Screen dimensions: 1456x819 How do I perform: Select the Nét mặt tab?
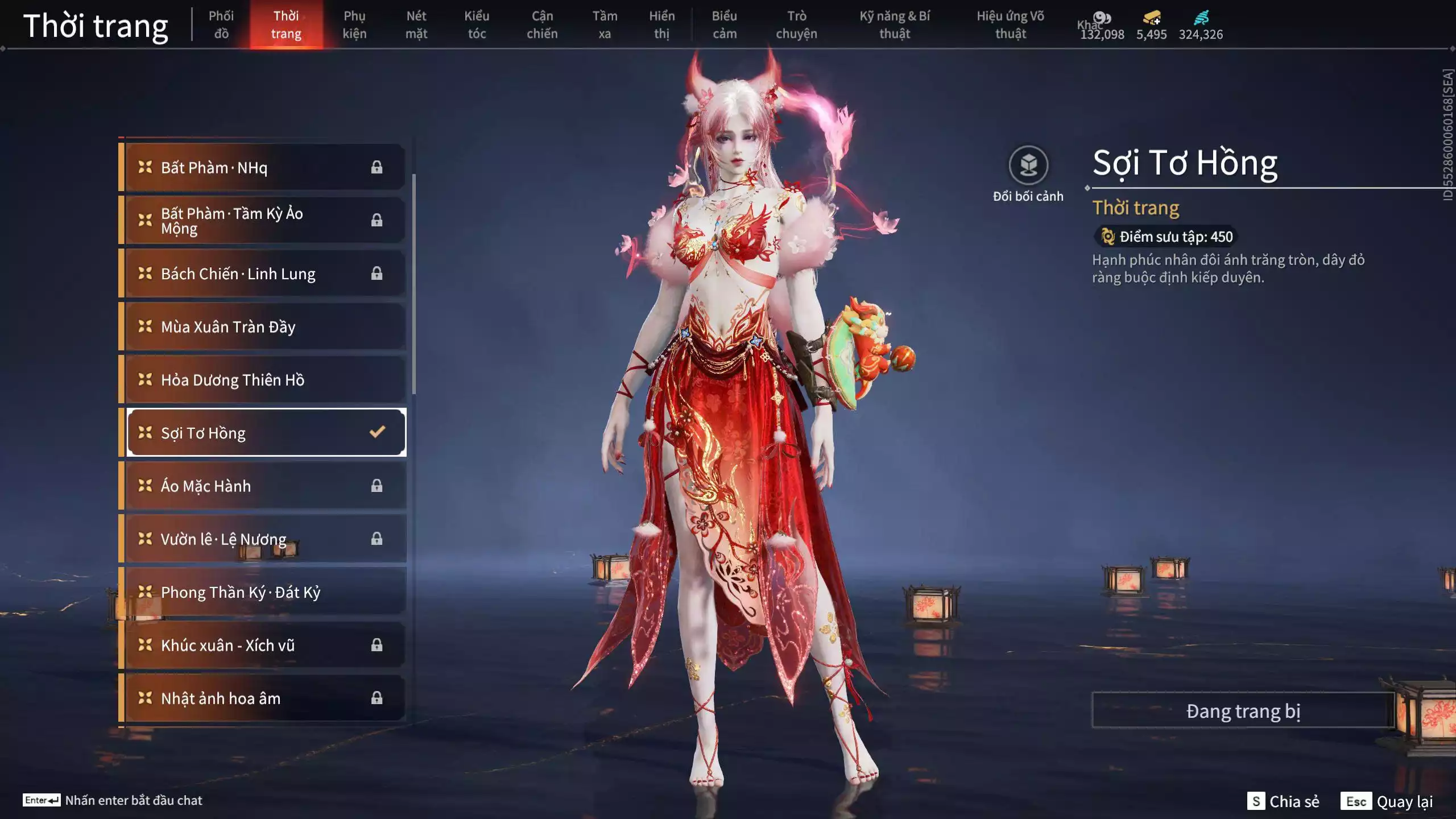416,24
